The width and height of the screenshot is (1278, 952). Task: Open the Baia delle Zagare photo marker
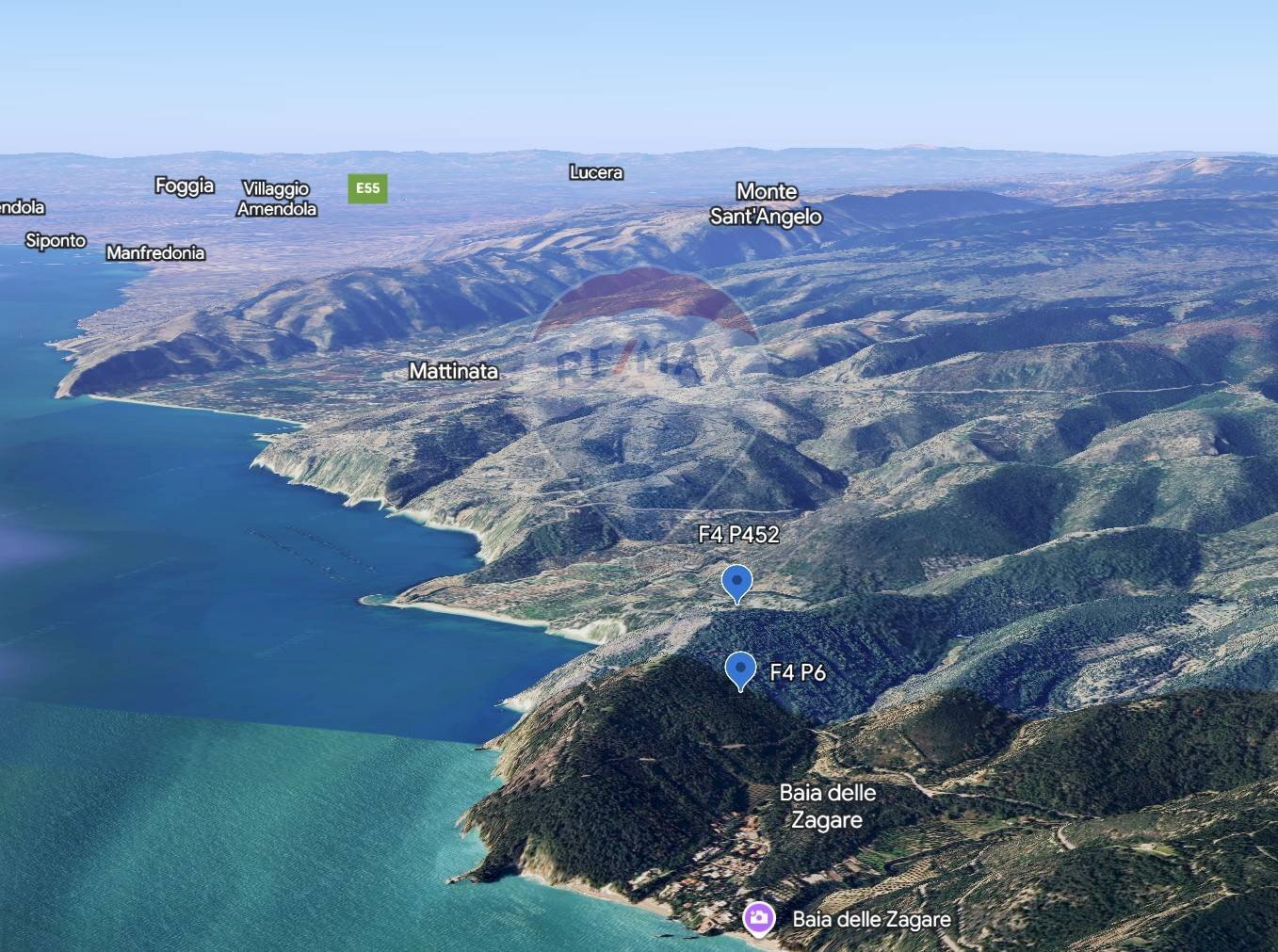pos(758,918)
